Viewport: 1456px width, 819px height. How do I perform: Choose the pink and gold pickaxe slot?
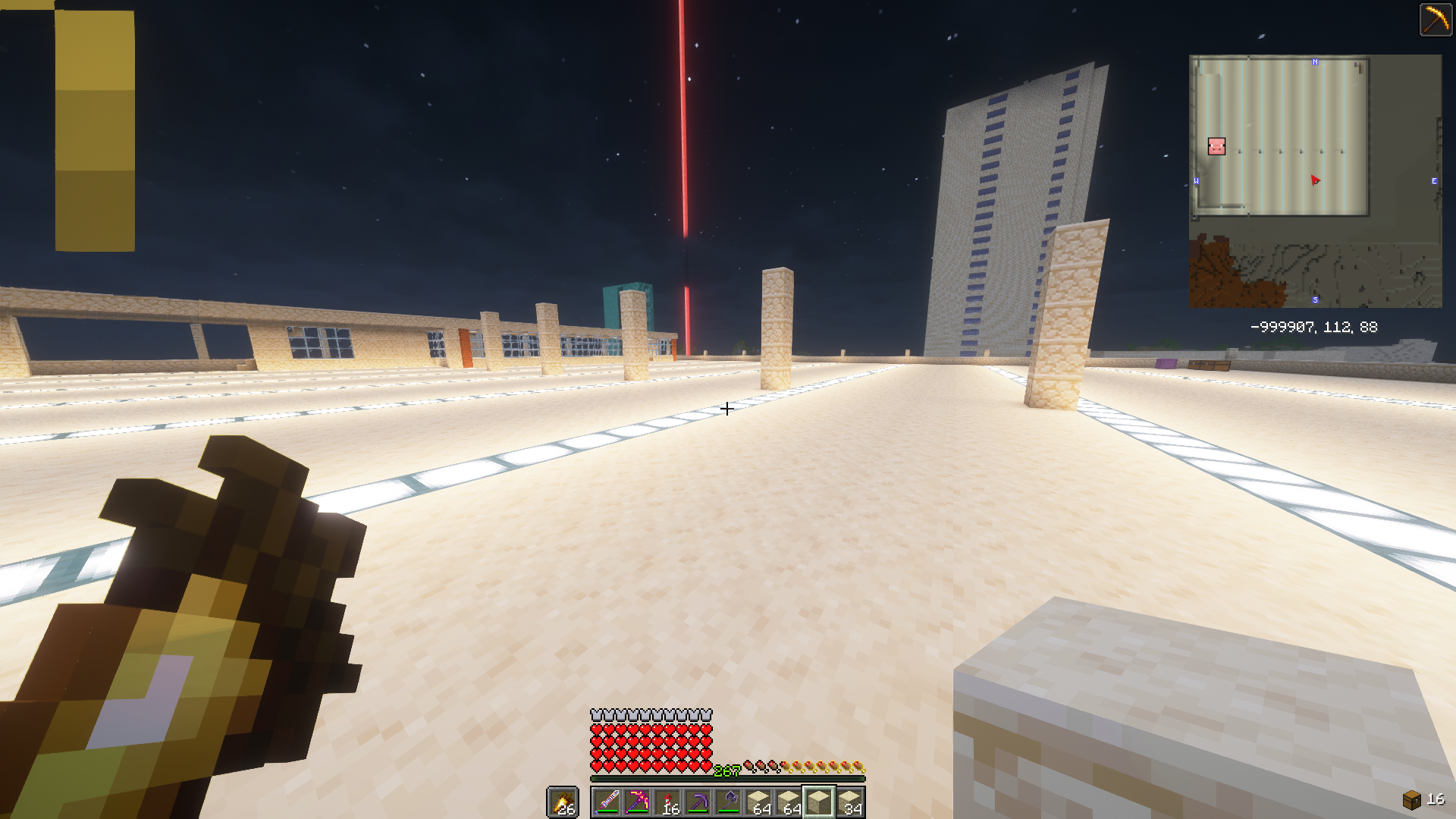pos(637,802)
